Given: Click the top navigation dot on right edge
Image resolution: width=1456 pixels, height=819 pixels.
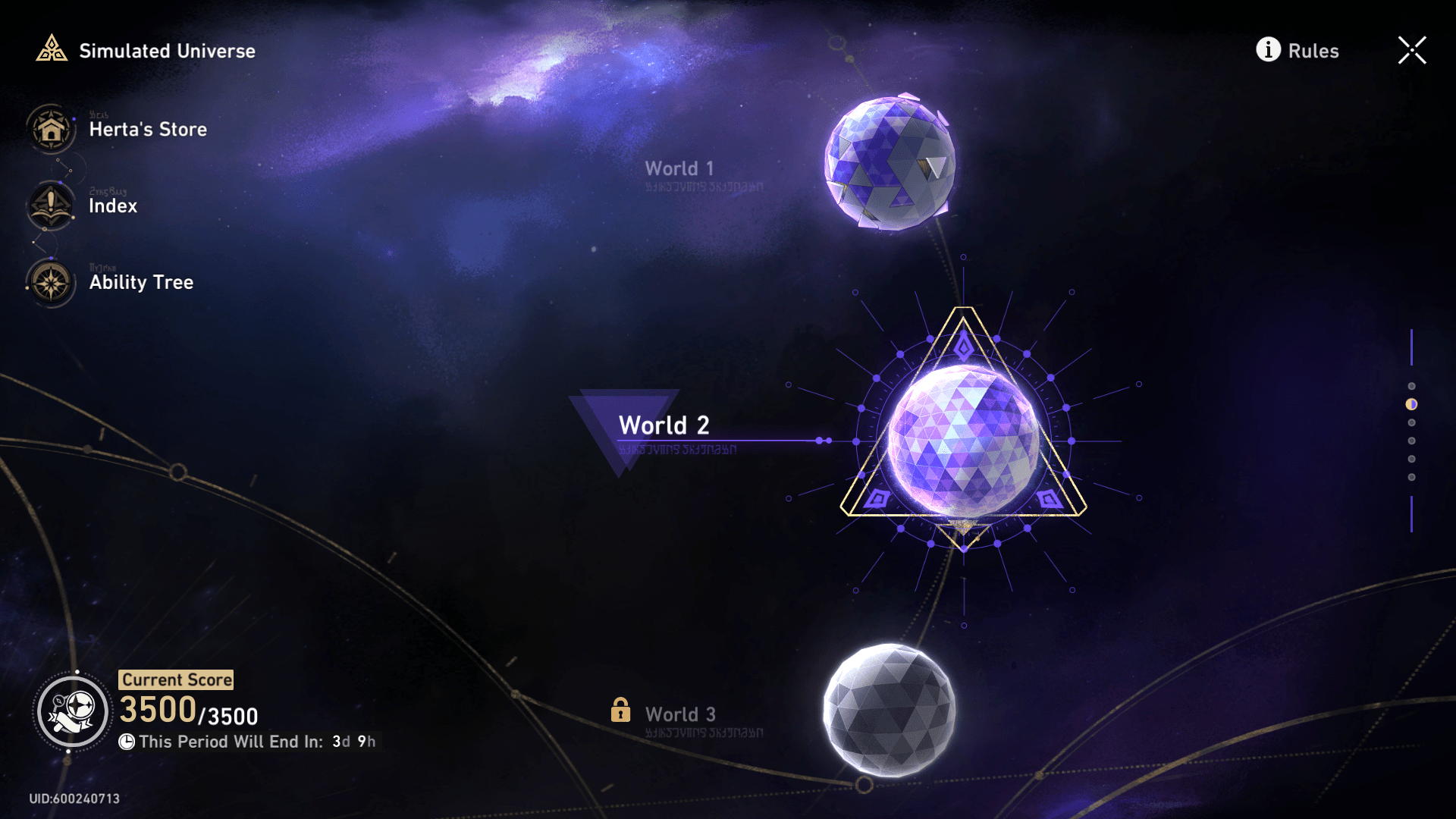Looking at the screenshot, I should coord(1410,385).
